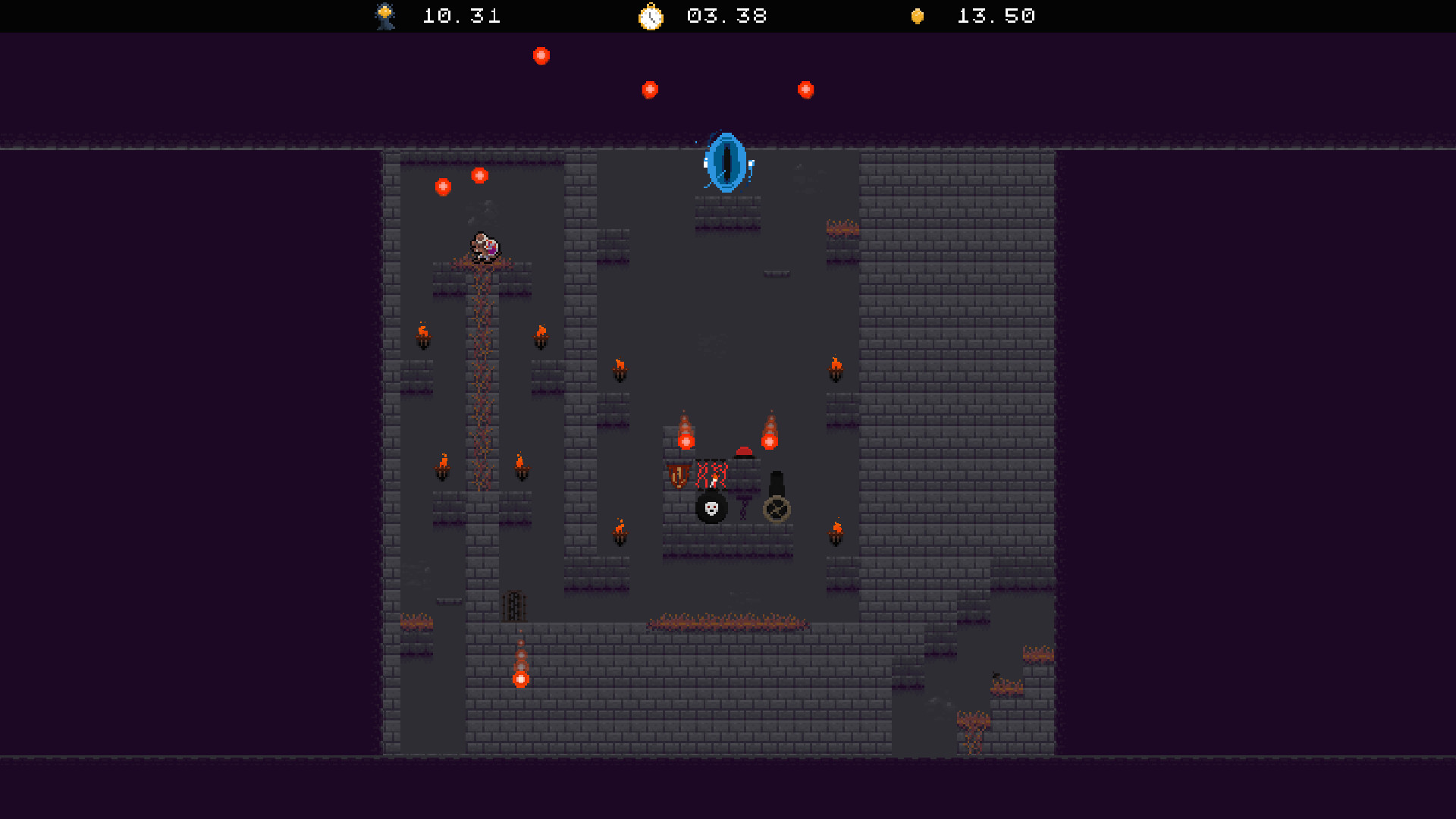Click the glowing red orb above the portal
The height and width of the screenshot is (819, 1456).
pos(650,89)
